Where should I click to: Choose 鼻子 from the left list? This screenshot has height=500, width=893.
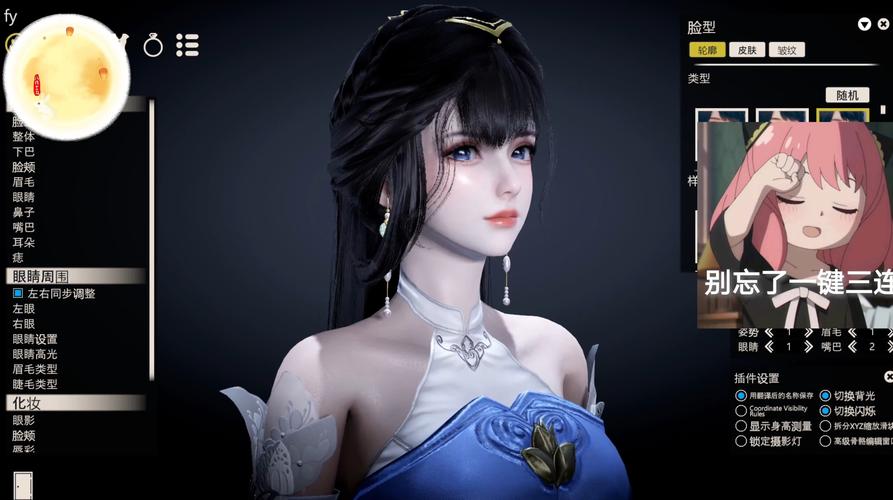(x=23, y=212)
